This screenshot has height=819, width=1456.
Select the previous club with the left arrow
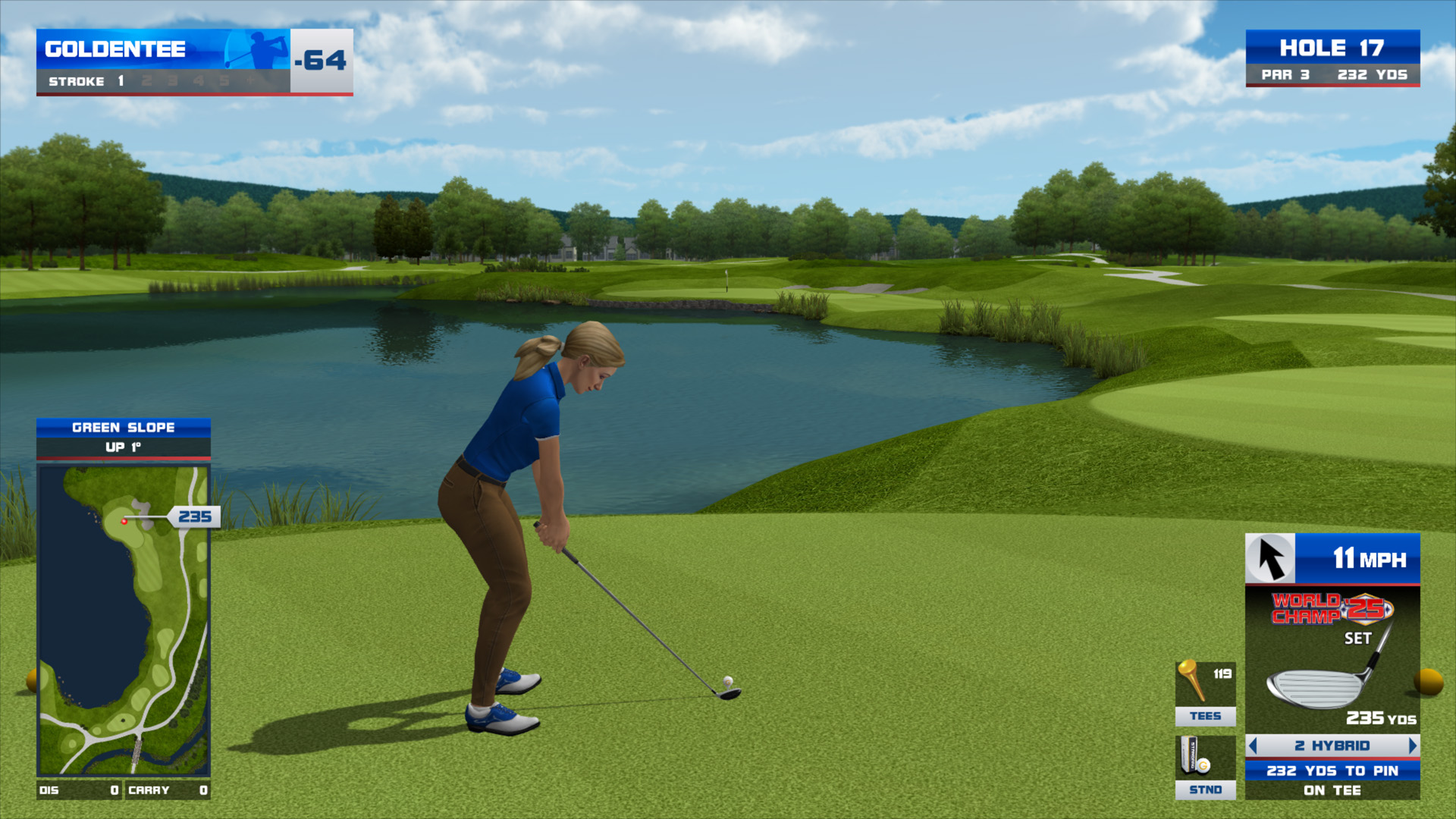tap(1253, 746)
